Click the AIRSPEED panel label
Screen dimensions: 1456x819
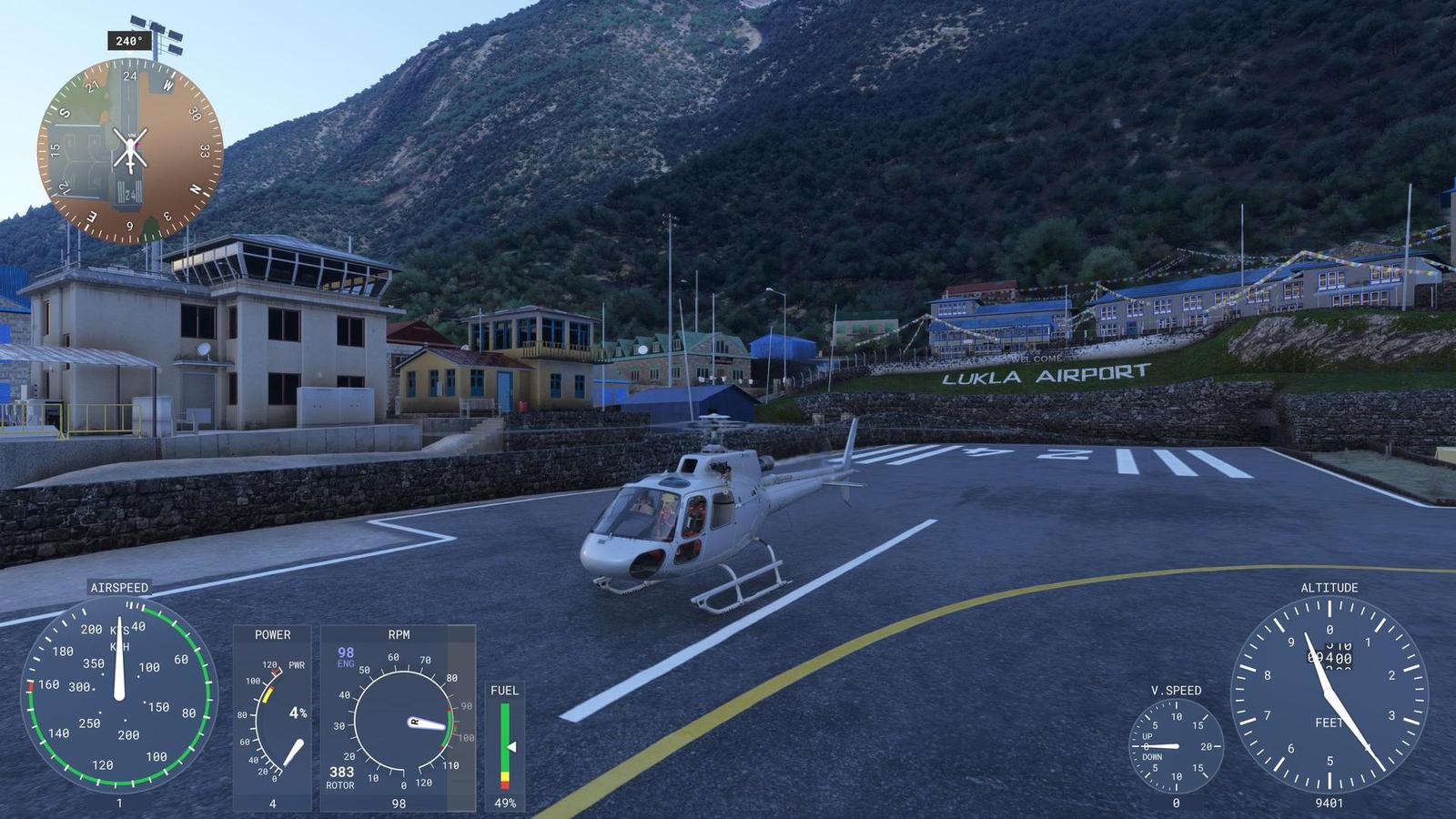tap(120, 588)
